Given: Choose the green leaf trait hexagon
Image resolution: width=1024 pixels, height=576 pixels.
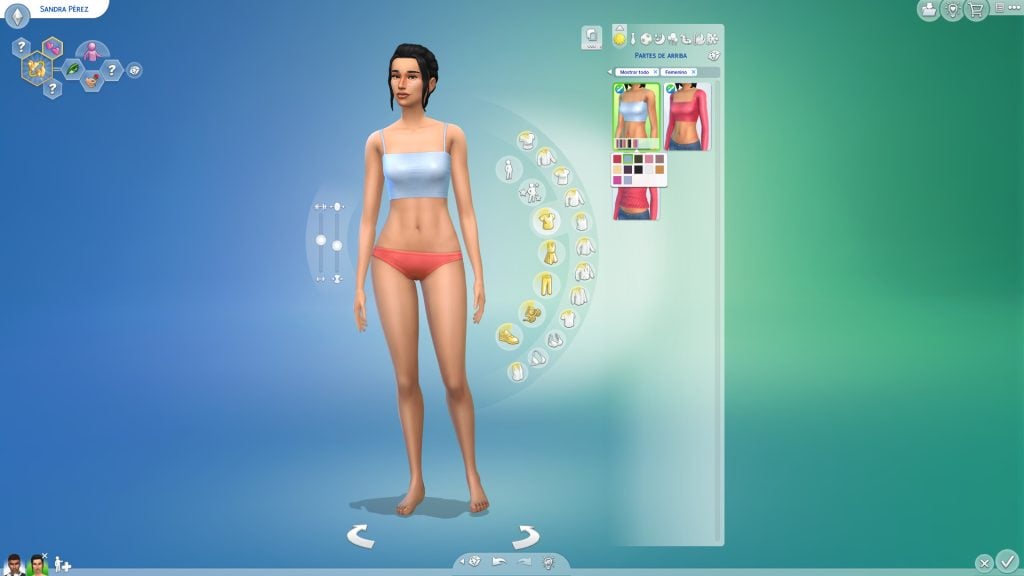Looking at the screenshot, I should coord(74,69).
